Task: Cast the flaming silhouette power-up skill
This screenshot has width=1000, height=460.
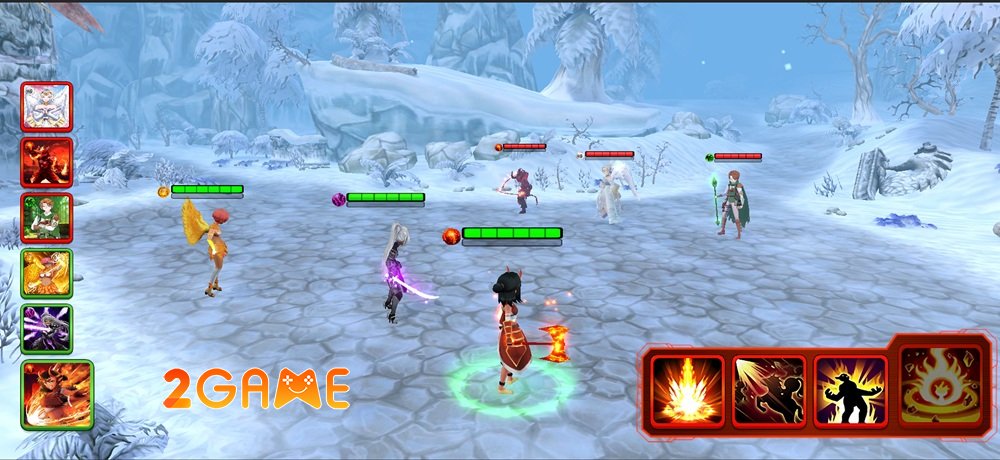Action: [849, 391]
